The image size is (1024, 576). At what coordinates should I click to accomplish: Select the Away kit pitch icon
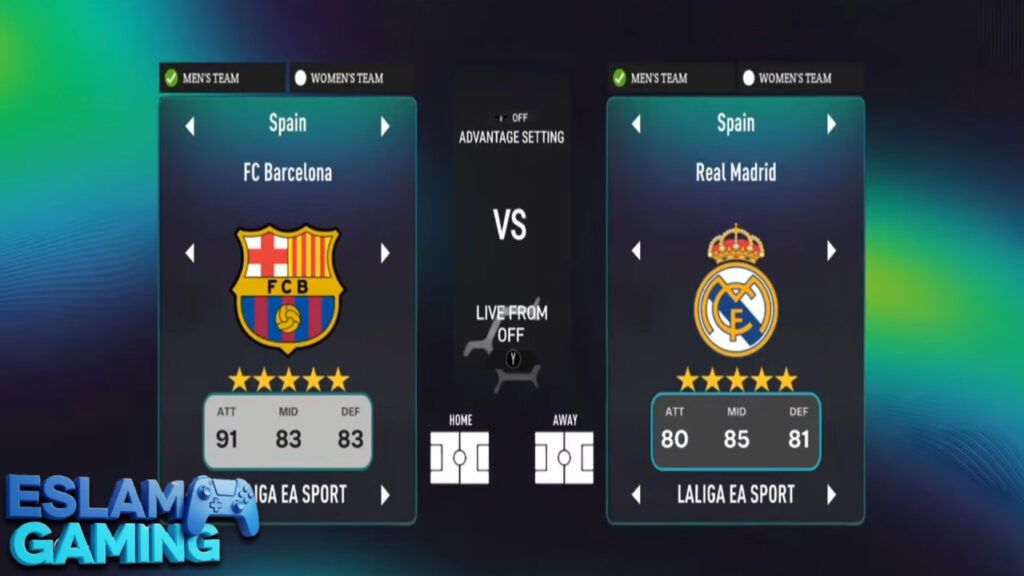(564, 458)
